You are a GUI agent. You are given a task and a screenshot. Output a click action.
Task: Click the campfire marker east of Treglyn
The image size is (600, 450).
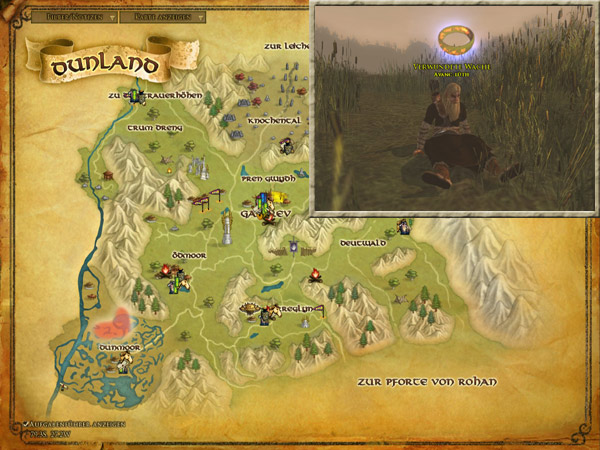coord(314,275)
